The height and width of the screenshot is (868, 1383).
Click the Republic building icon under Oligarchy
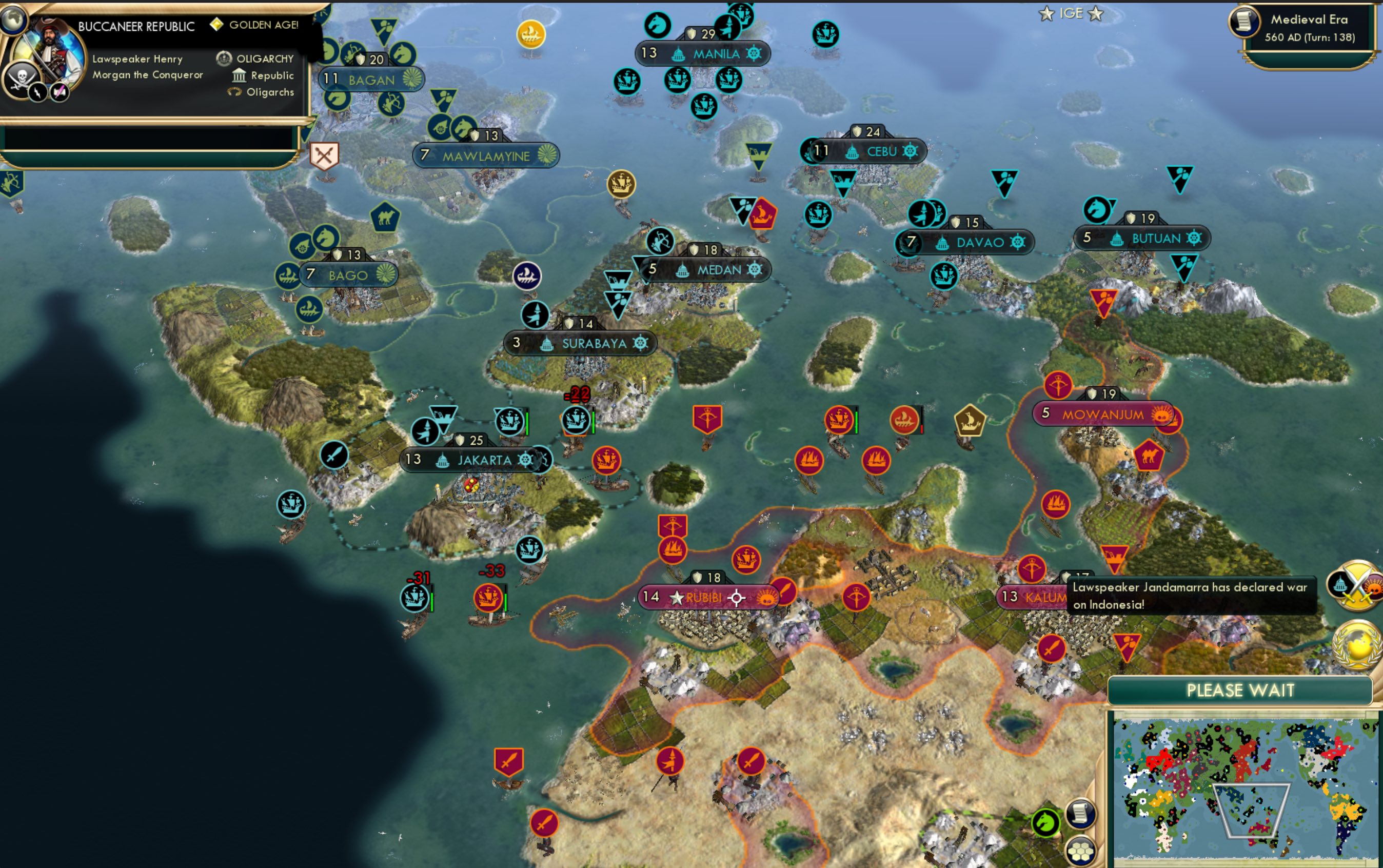click(x=240, y=75)
